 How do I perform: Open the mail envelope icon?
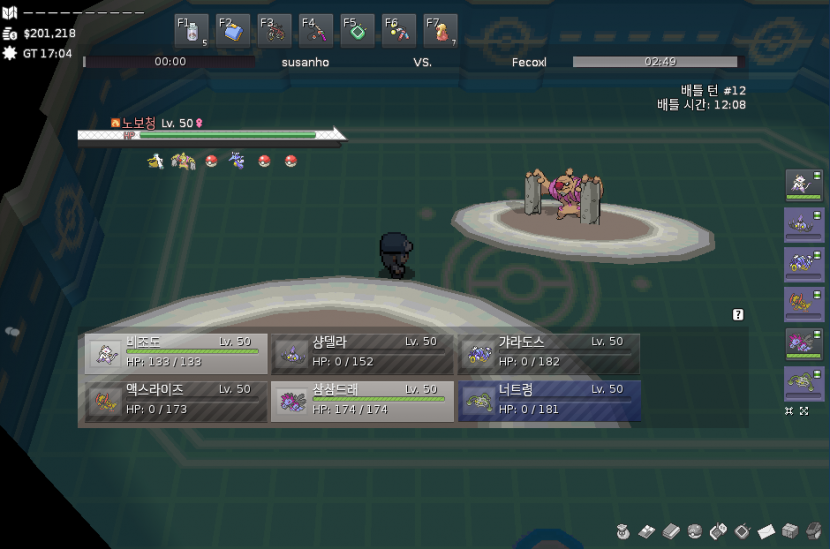[766, 530]
